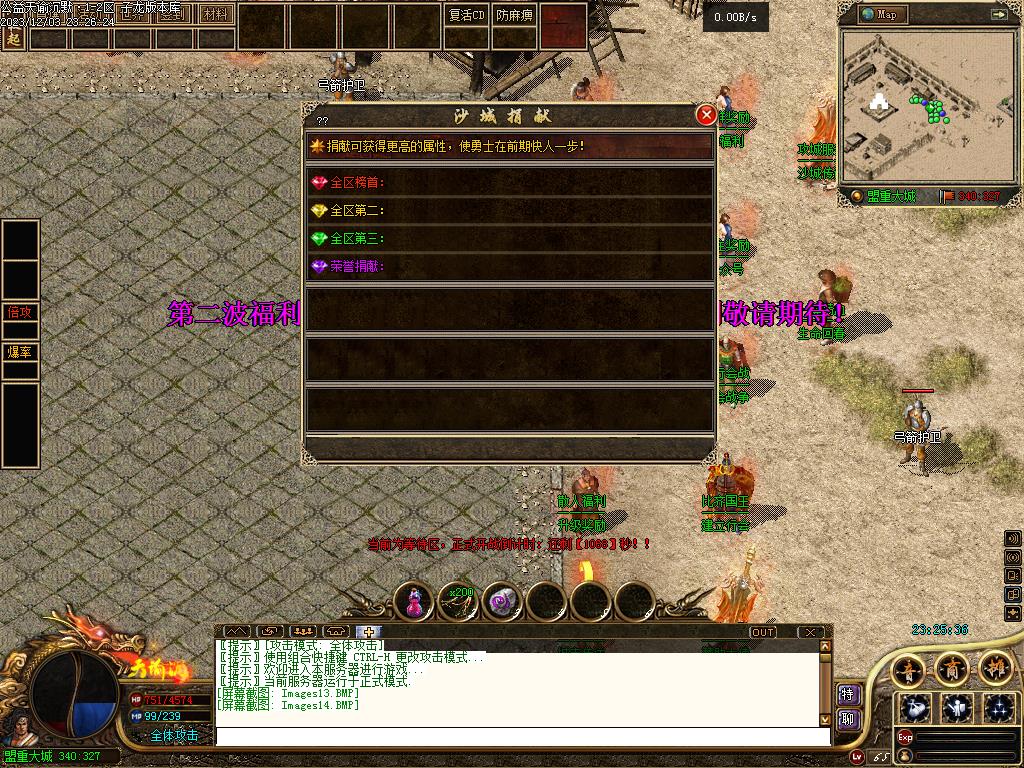This screenshot has width=1024, height=768.
Task: Pick the 荣誉捐献 honor donation row
Action: pyautogui.click(x=510, y=267)
